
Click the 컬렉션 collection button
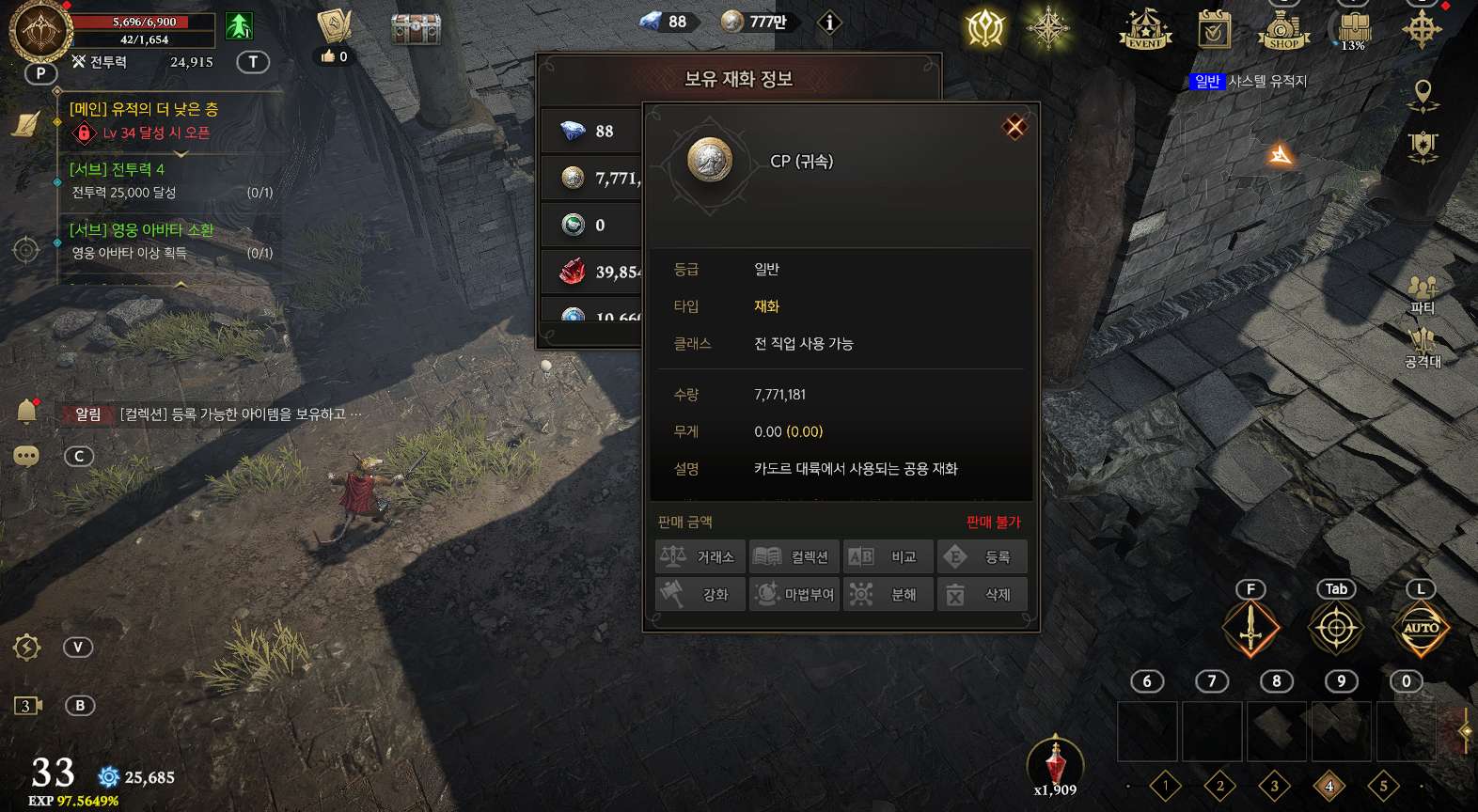click(794, 557)
